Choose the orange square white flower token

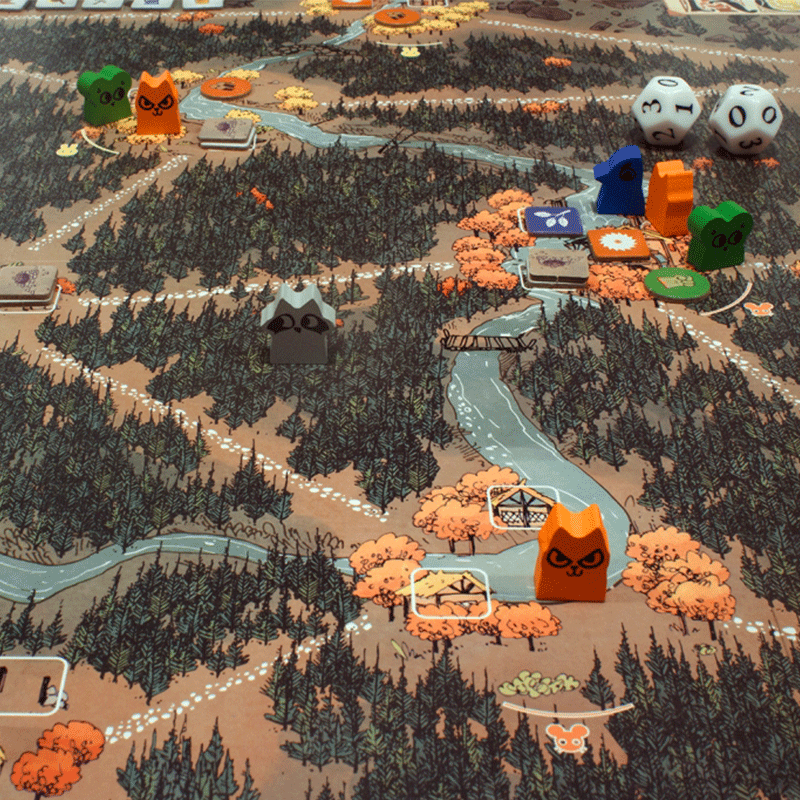pos(619,243)
